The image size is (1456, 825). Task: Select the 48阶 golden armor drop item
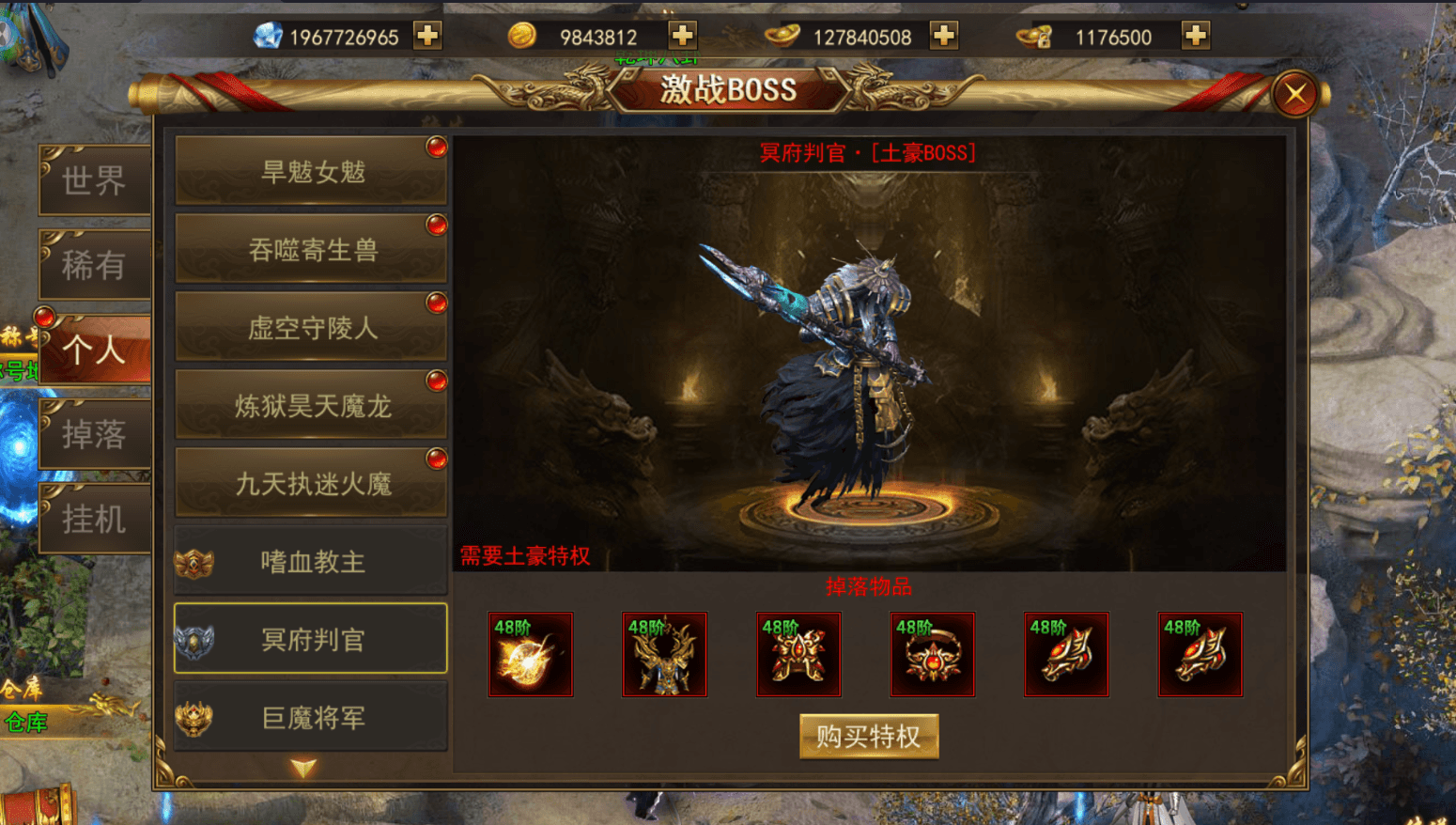pyautogui.click(x=664, y=654)
